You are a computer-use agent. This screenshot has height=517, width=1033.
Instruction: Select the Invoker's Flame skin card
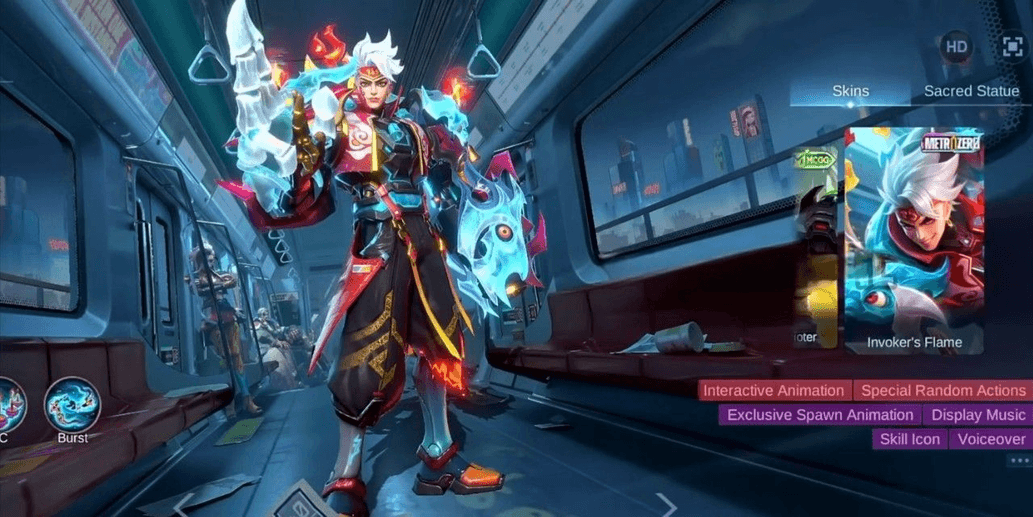tap(914, 241)
